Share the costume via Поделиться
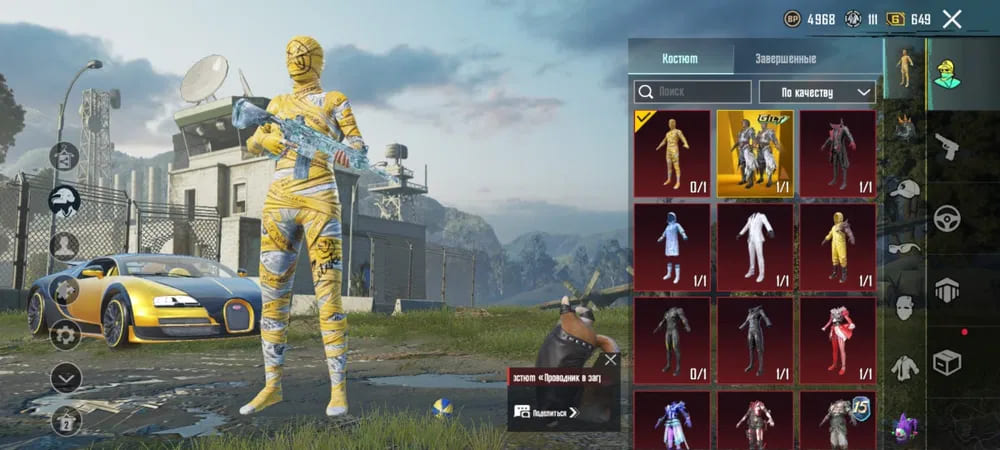The height and width of the screenshot is (450, 1000). [x=547, y=411]
